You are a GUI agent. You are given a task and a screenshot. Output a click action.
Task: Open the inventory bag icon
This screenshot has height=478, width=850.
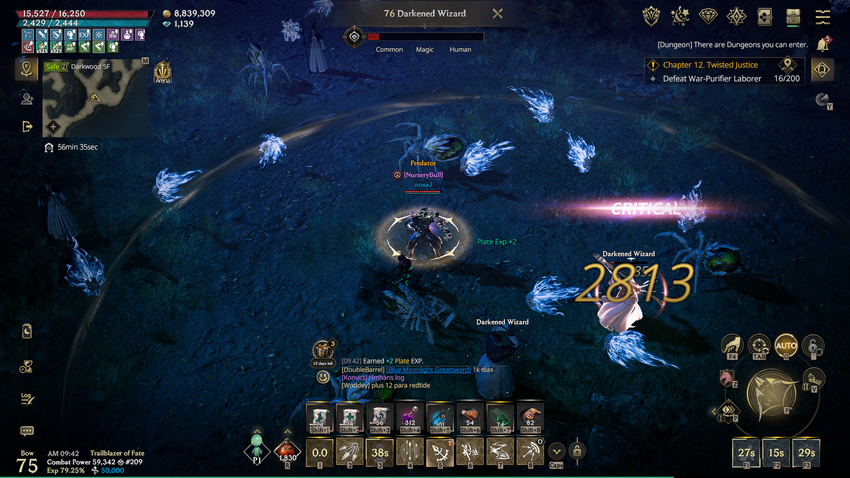pyautogui.click(x=793, y=17)
